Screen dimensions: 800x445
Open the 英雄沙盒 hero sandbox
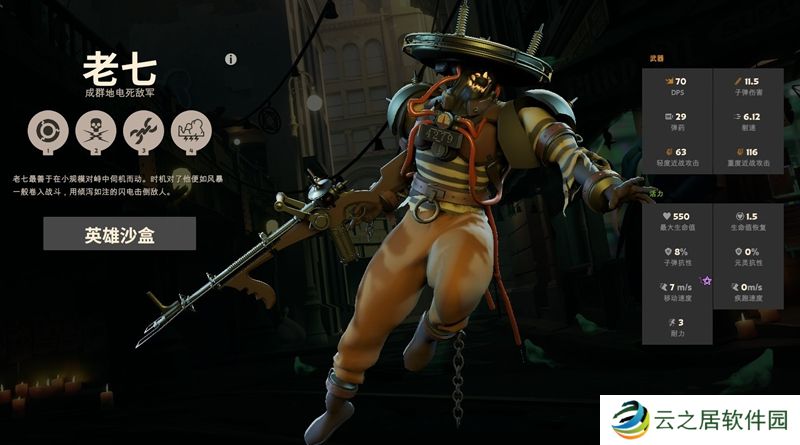pyautogui.click(x=119, y=234)
